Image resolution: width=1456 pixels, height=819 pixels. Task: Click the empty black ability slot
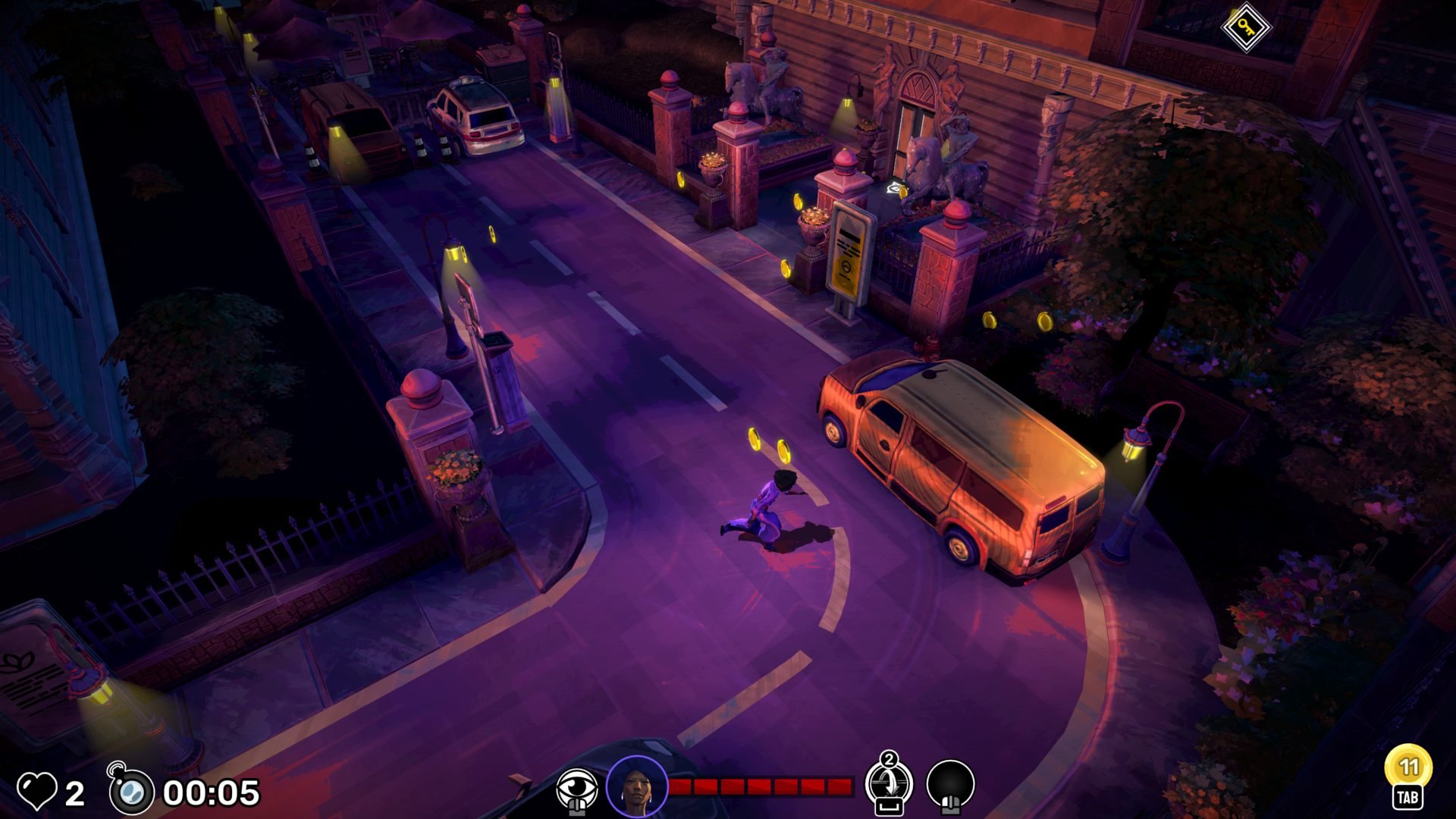(x=950, y=786)
